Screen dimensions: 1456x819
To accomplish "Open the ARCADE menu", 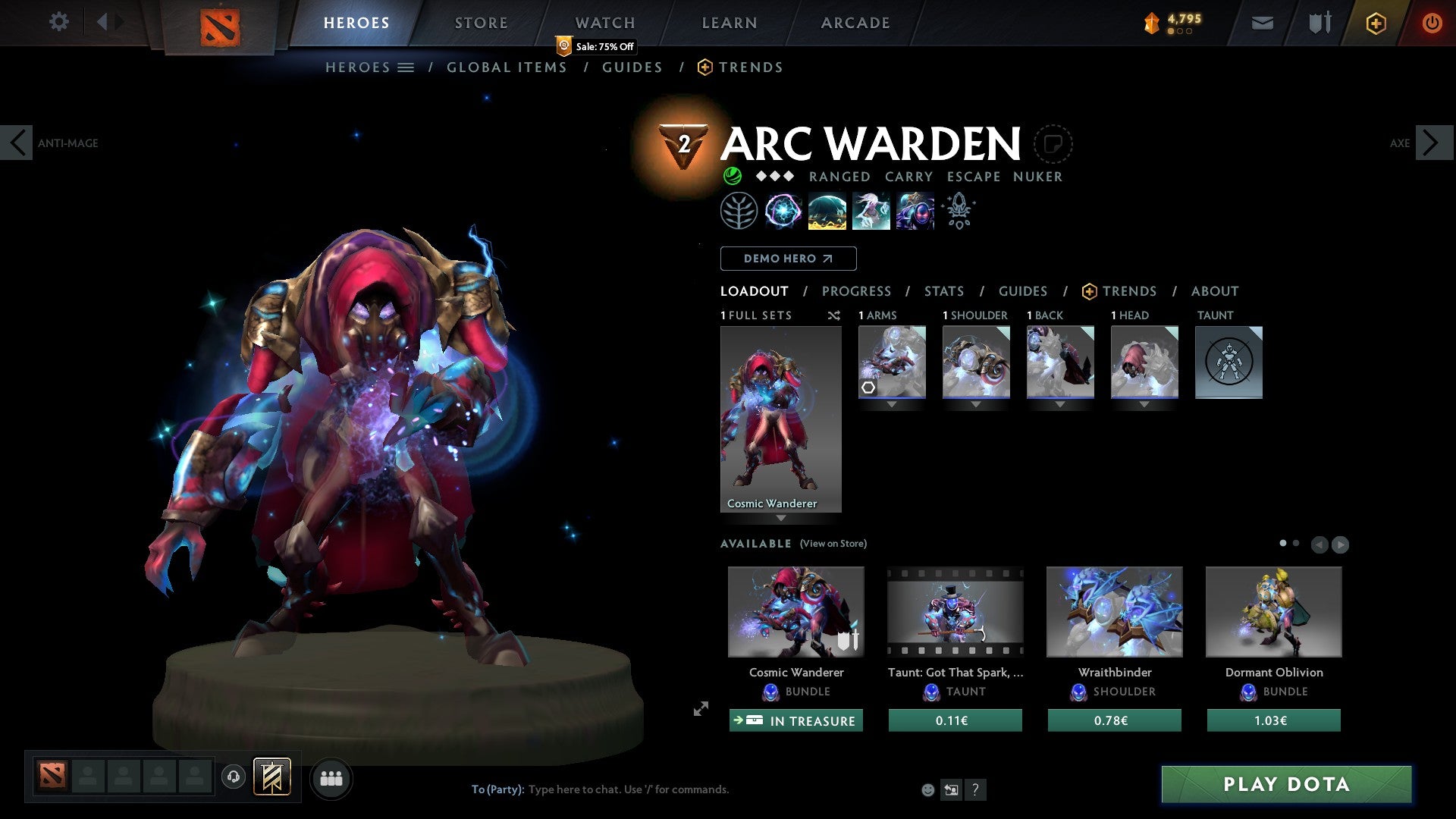I will coord(854,23).
